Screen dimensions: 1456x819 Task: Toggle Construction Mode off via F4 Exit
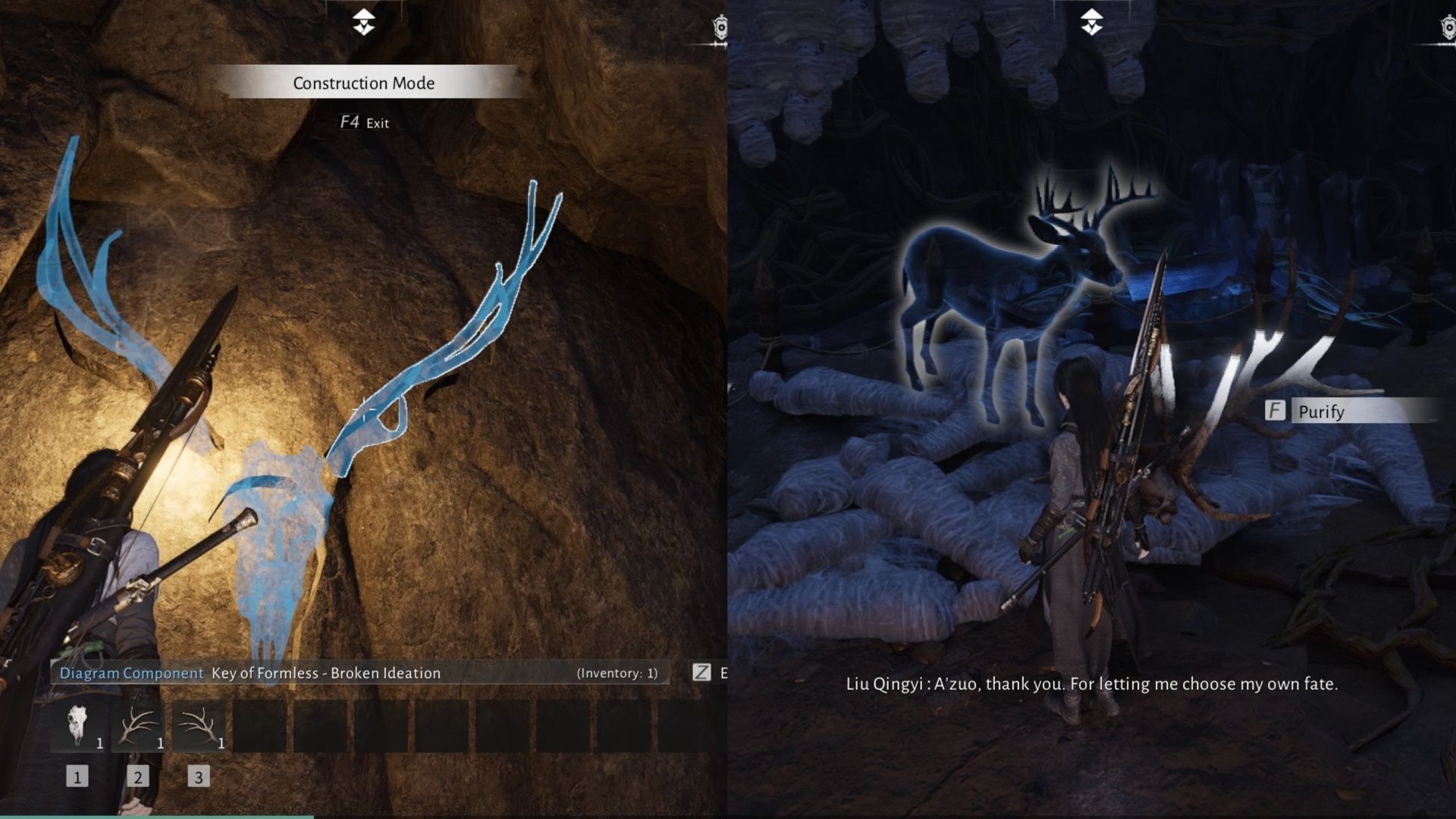click(362, 121)
